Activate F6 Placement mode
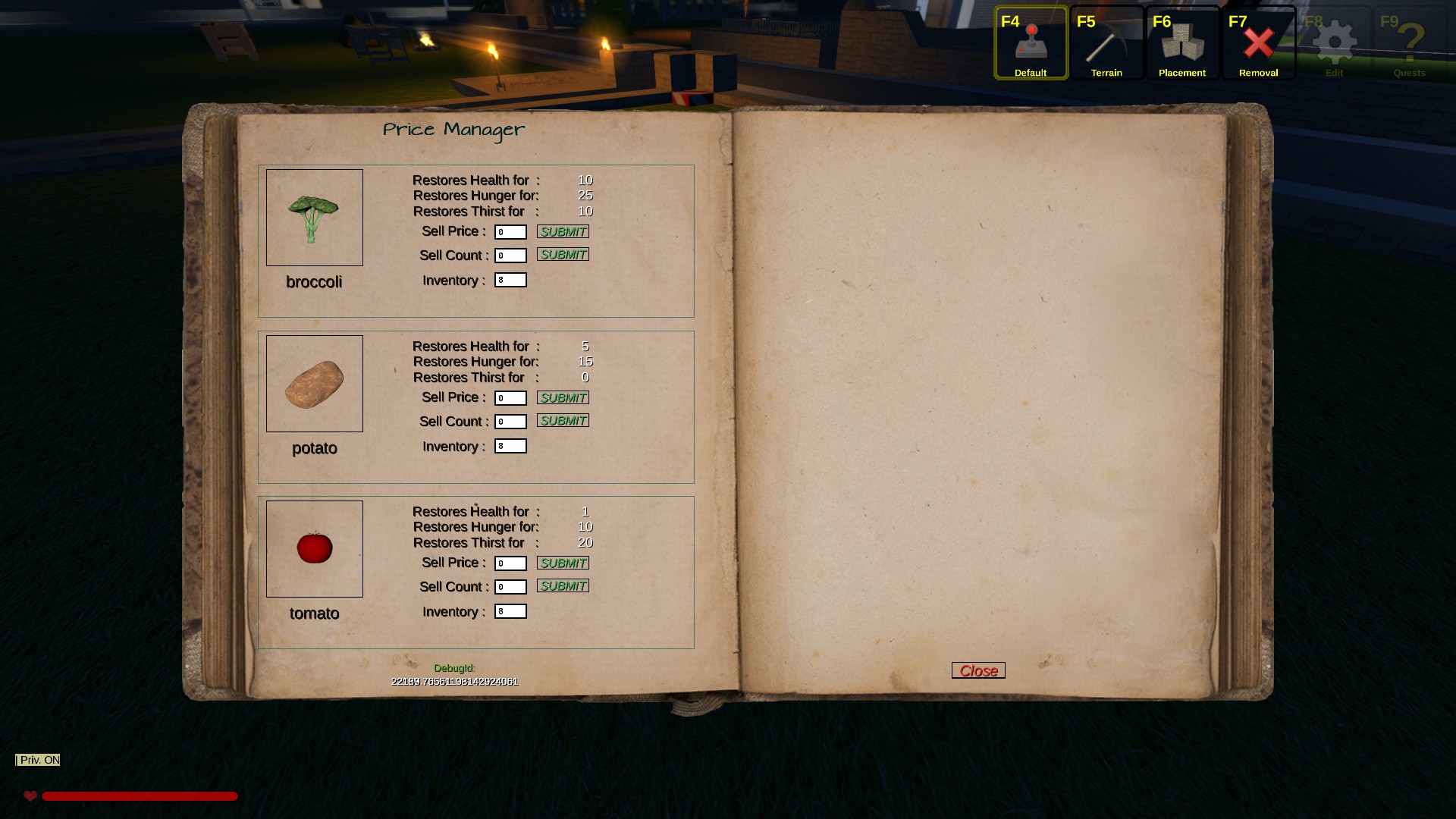1456x819 pixels. click(x=1182, y=43)
